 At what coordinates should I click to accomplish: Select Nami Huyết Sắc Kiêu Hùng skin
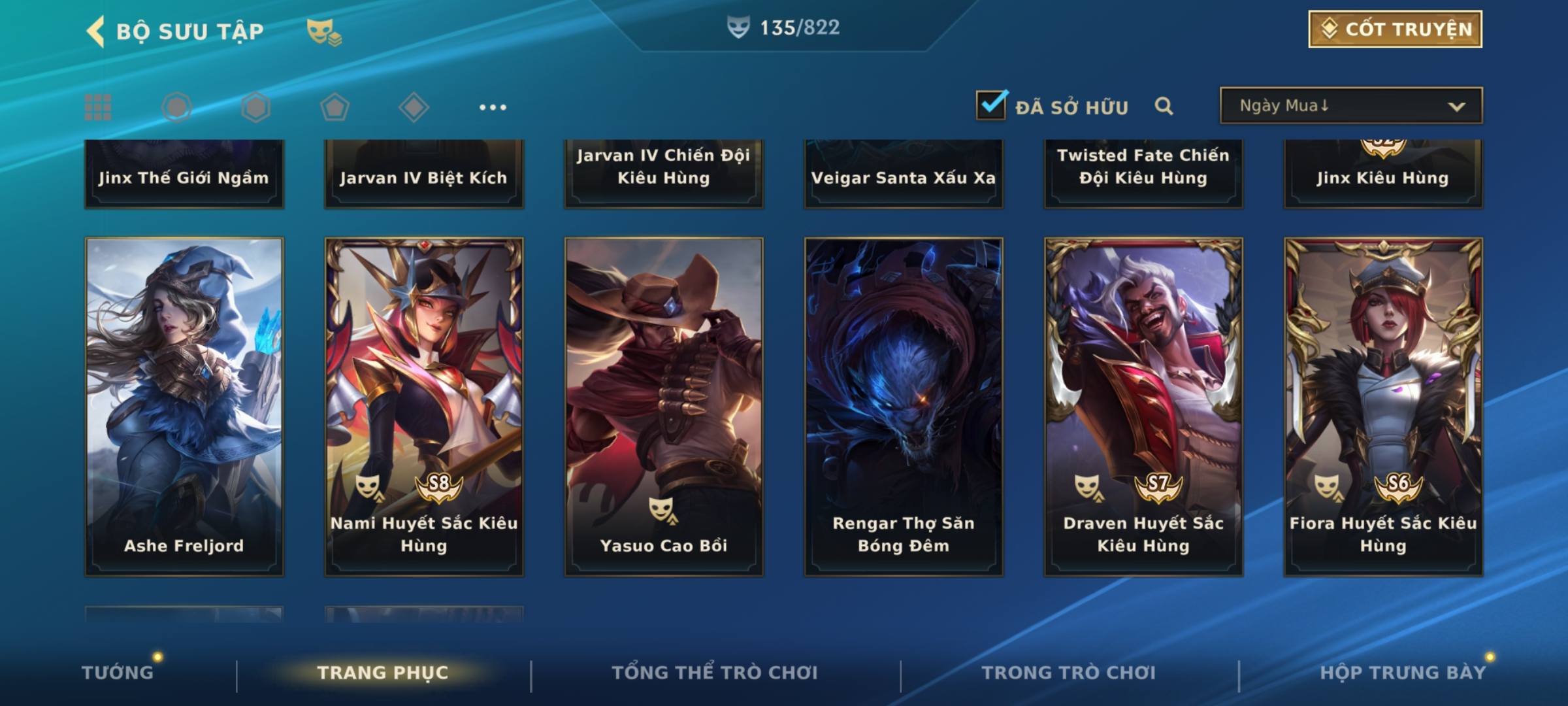[424, 405]
